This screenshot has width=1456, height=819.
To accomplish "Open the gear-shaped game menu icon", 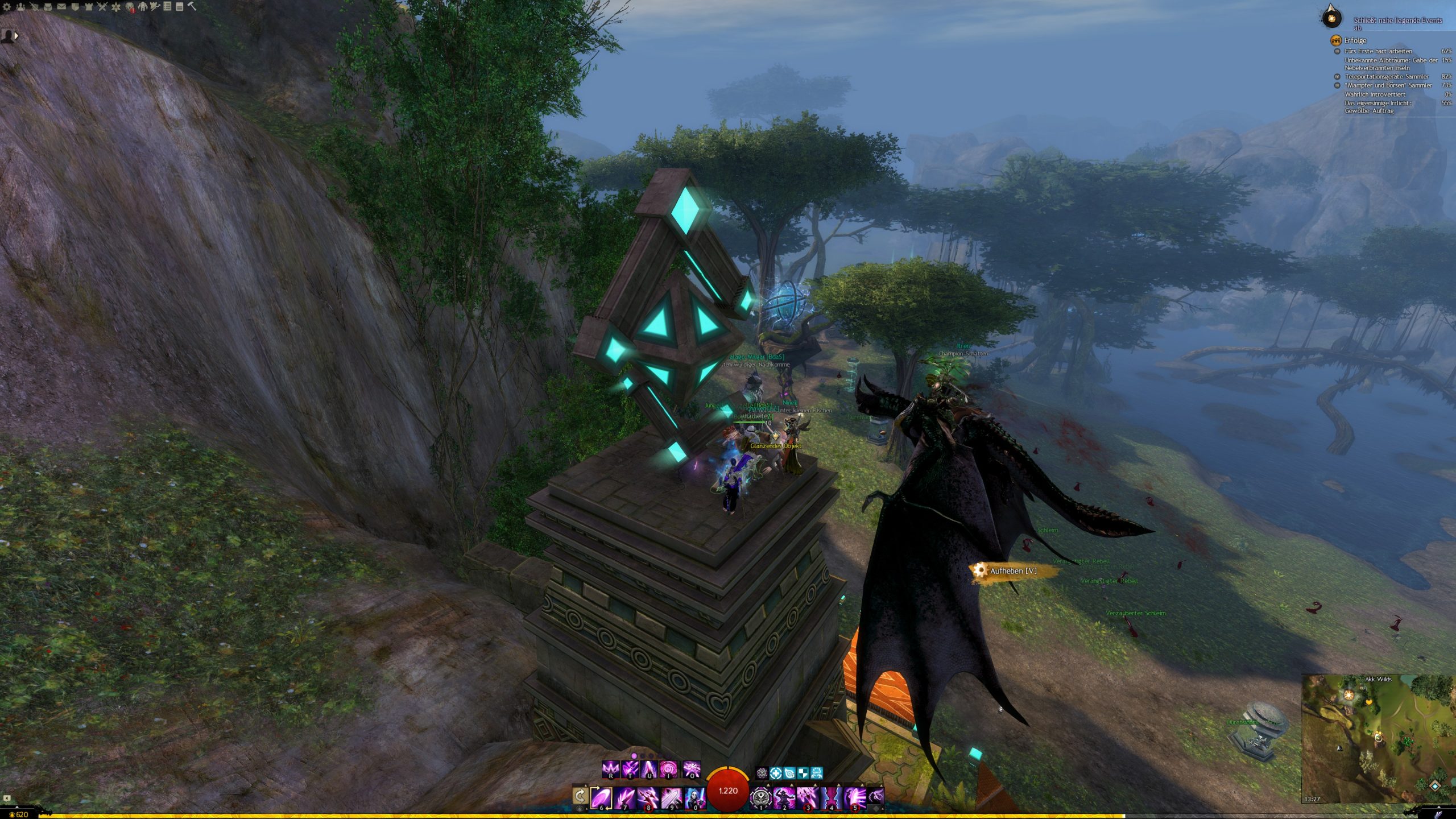I will click(x=7, y=7).
